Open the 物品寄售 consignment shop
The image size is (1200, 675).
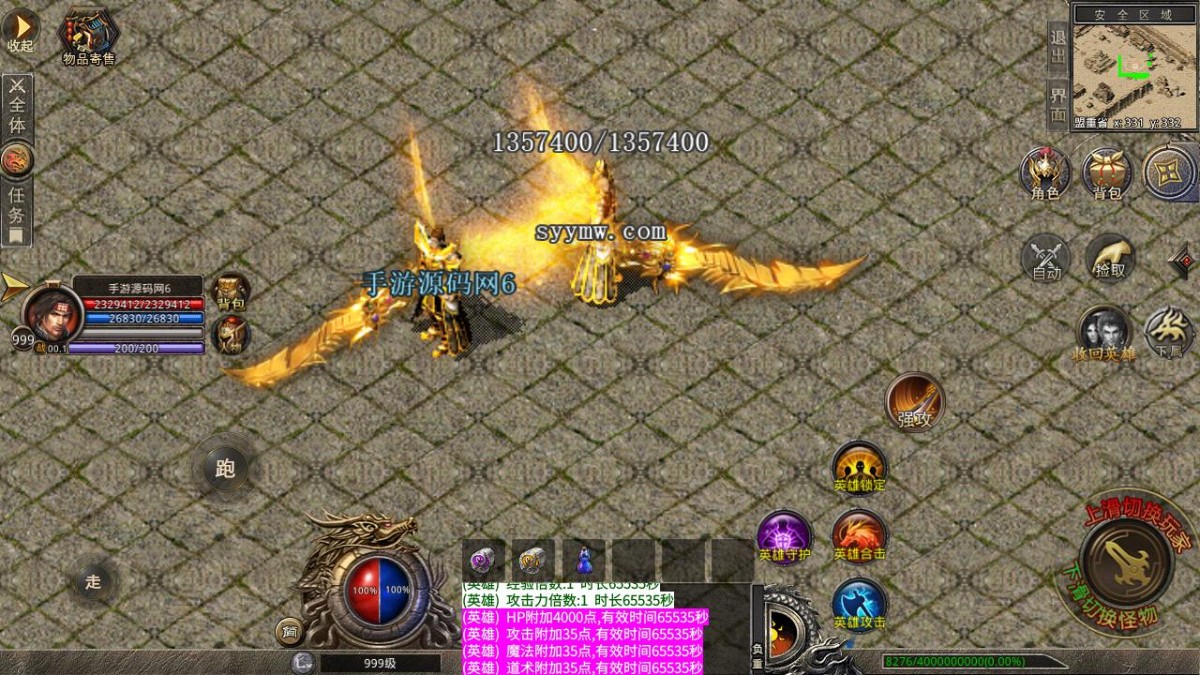pyautogui.click(x=89, y=37)
